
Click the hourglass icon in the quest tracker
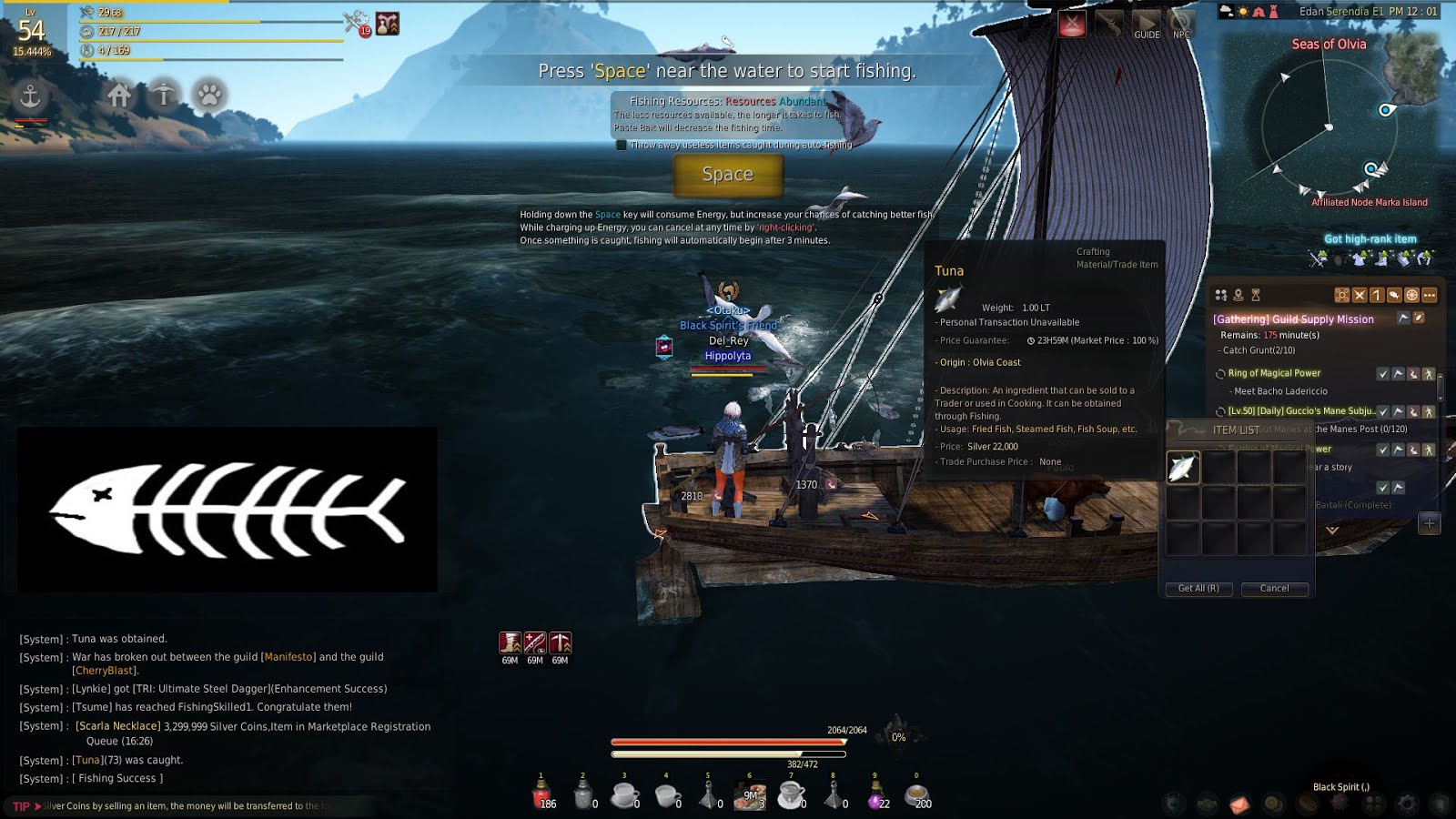[x=1257, y=296]
